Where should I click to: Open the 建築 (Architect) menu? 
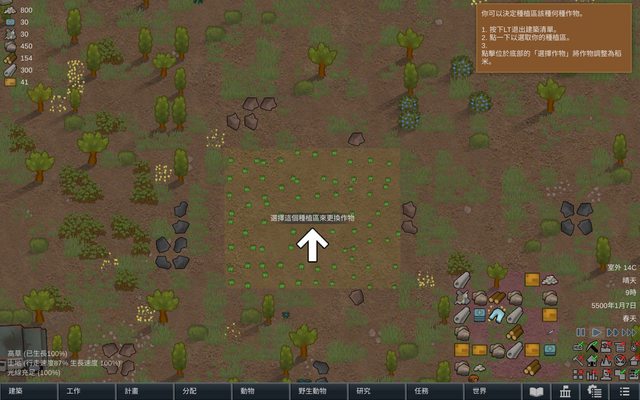[x=16, y=391]
